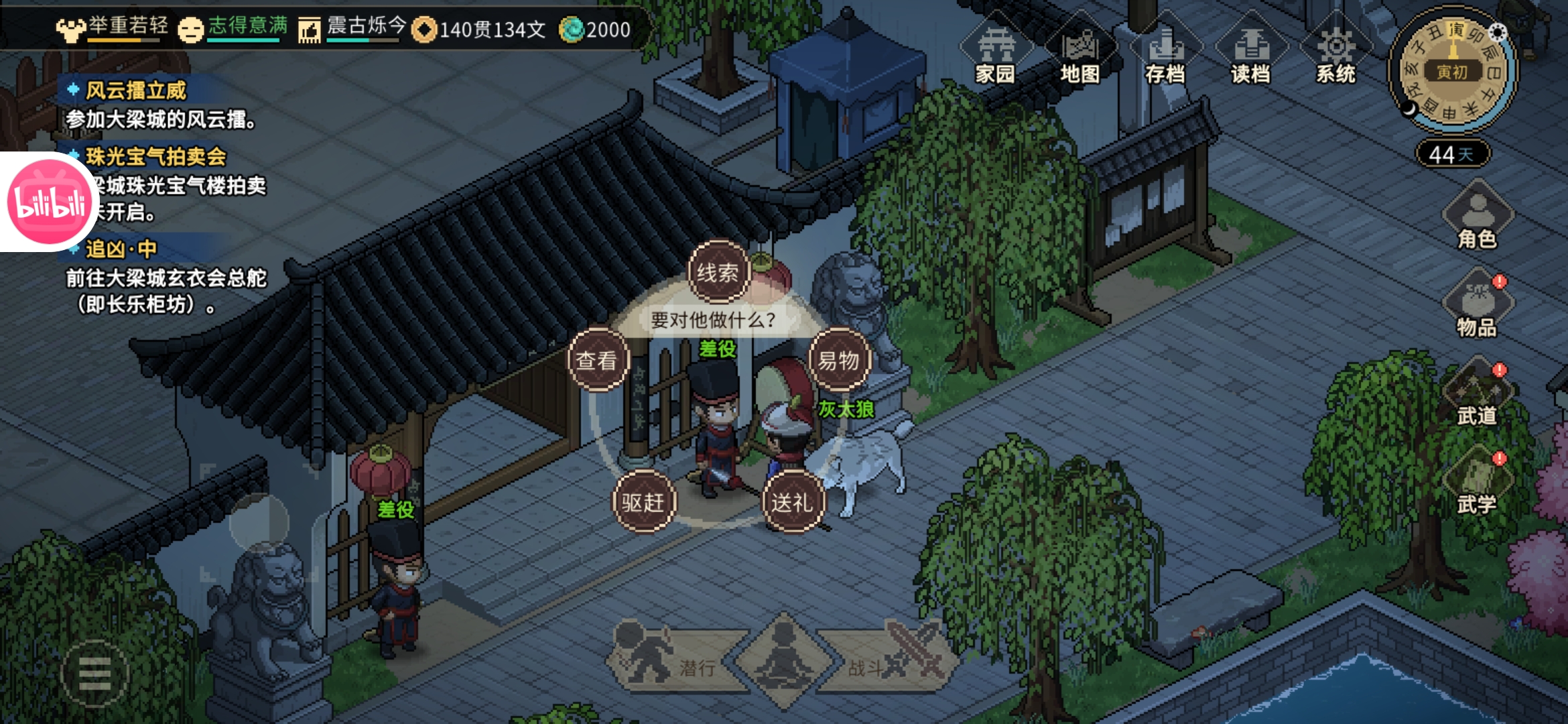
Task: Select the 驱赶 (Drive away) option
Action: (x=643, y=501)
